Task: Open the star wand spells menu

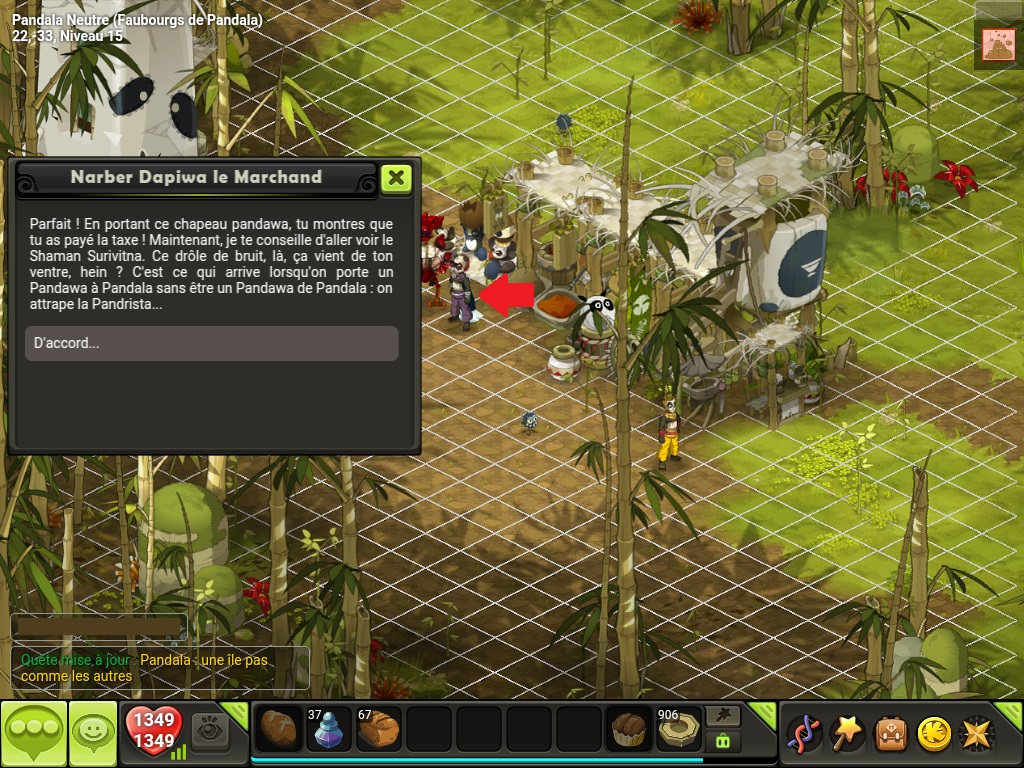Action: pos(849,733)
